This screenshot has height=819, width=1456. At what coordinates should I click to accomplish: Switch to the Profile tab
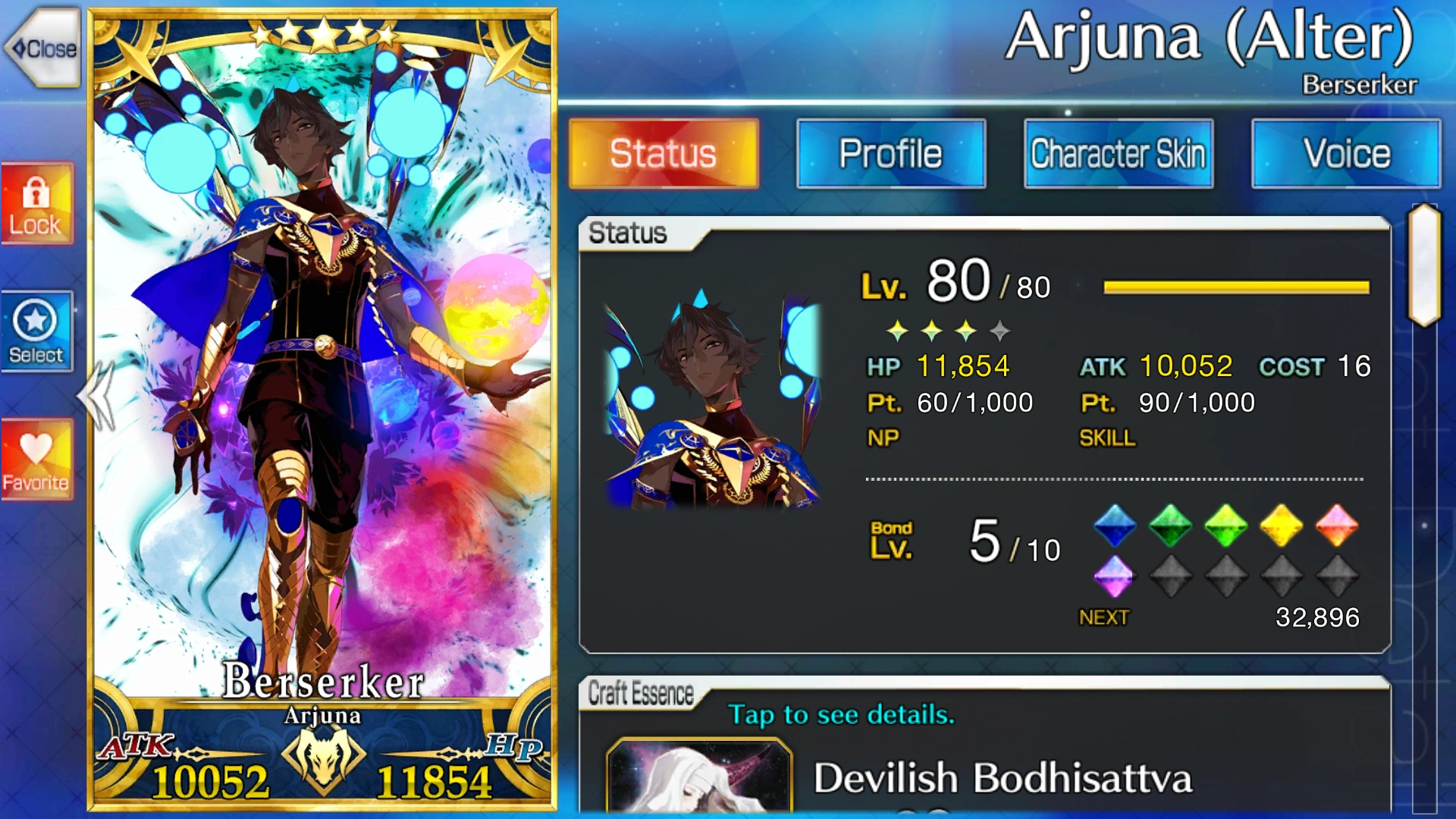pos(890,153)
